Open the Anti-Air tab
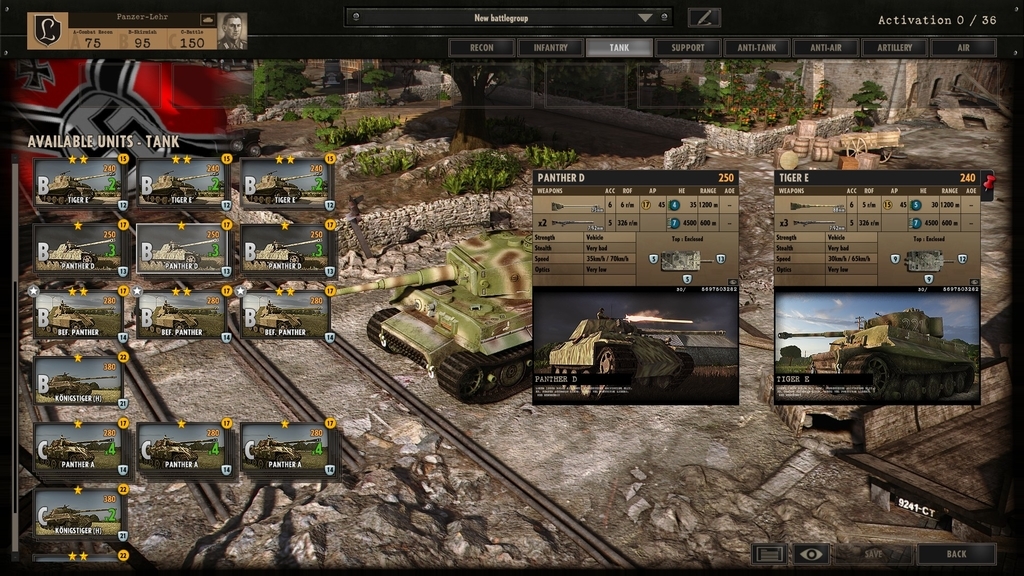 (826, 47)
